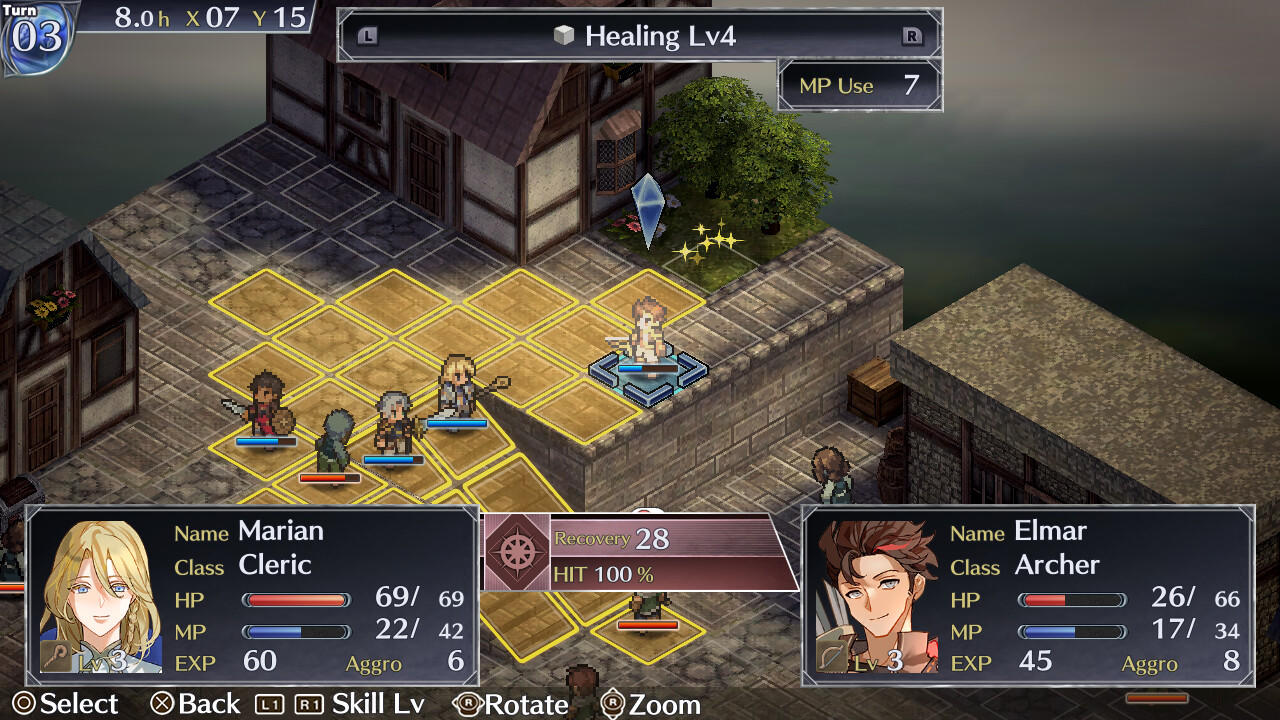Cycle to the next skill with the R button
Viewport: 1280px width, 720px height.
point(913,36)
